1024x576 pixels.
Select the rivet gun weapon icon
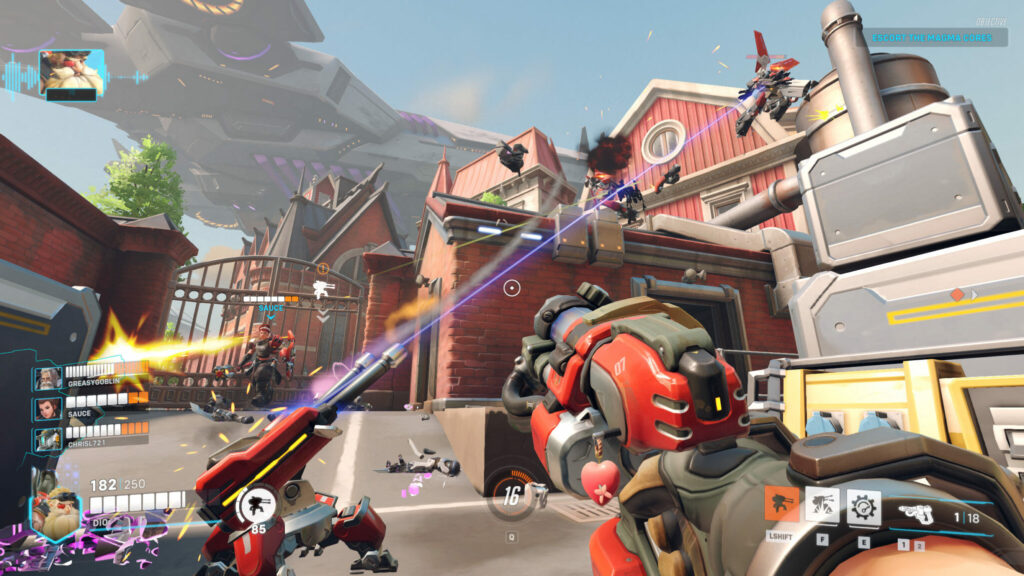pyautogui.click(x=918, y=515)
